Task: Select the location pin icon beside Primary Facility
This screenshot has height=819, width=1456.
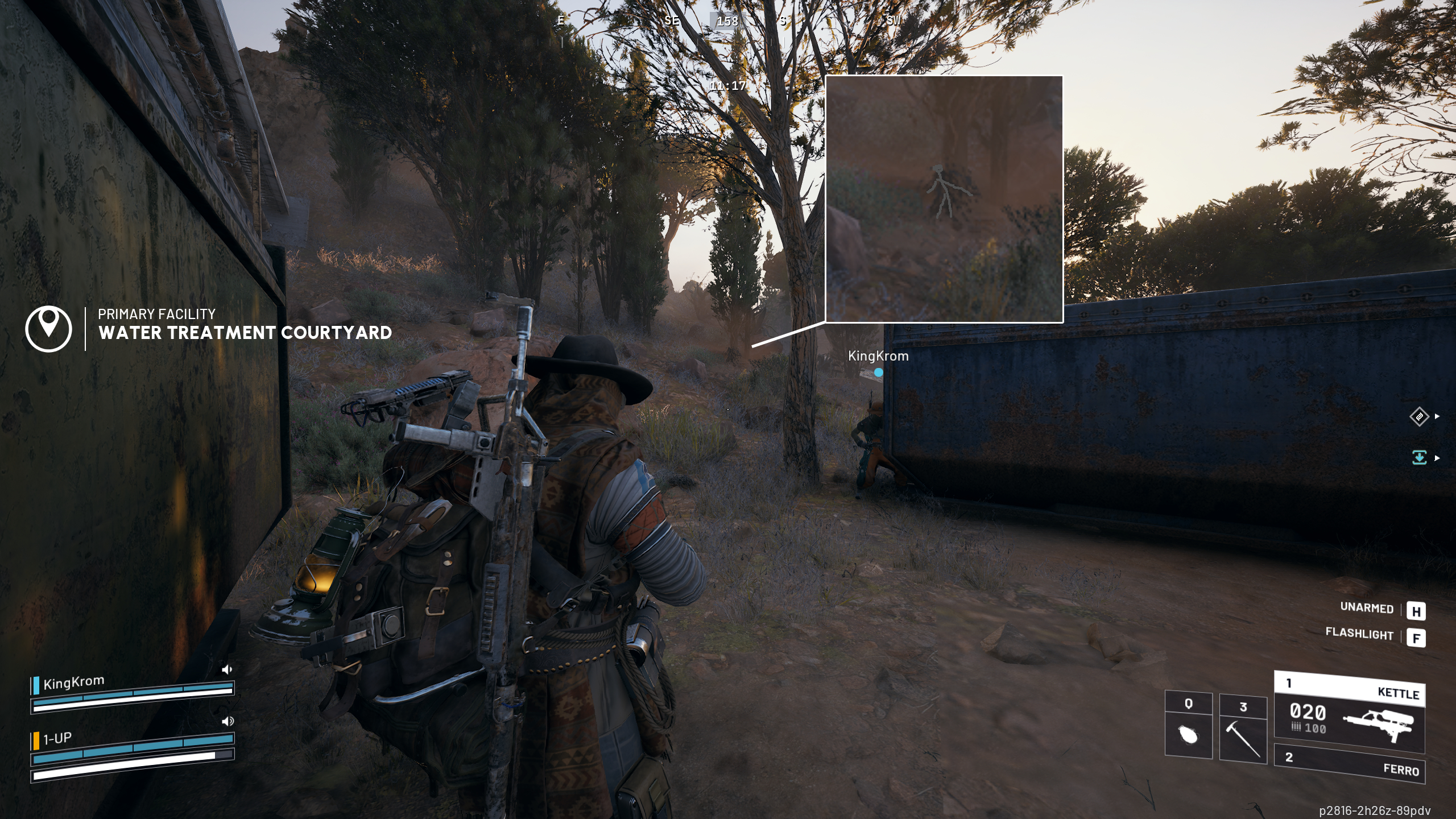Action: (x=50, y=329)
